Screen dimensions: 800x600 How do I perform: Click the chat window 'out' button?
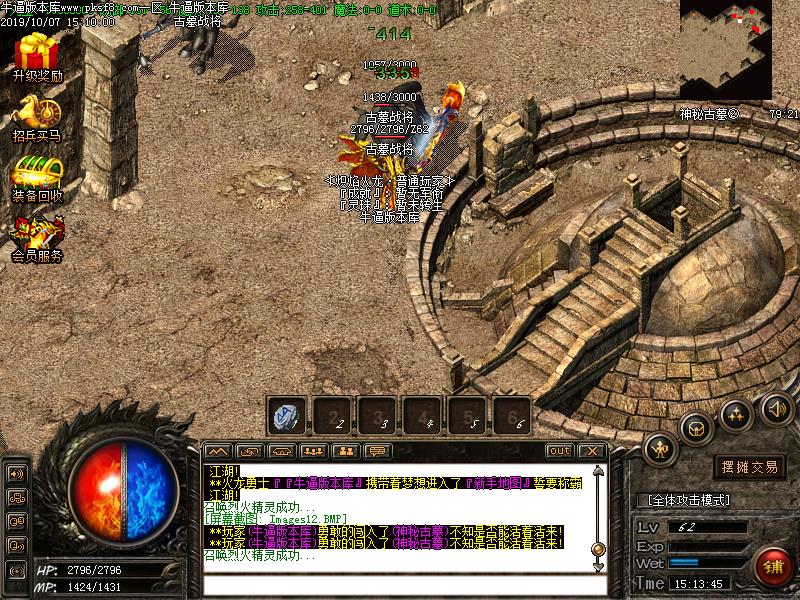click(560, 451)
